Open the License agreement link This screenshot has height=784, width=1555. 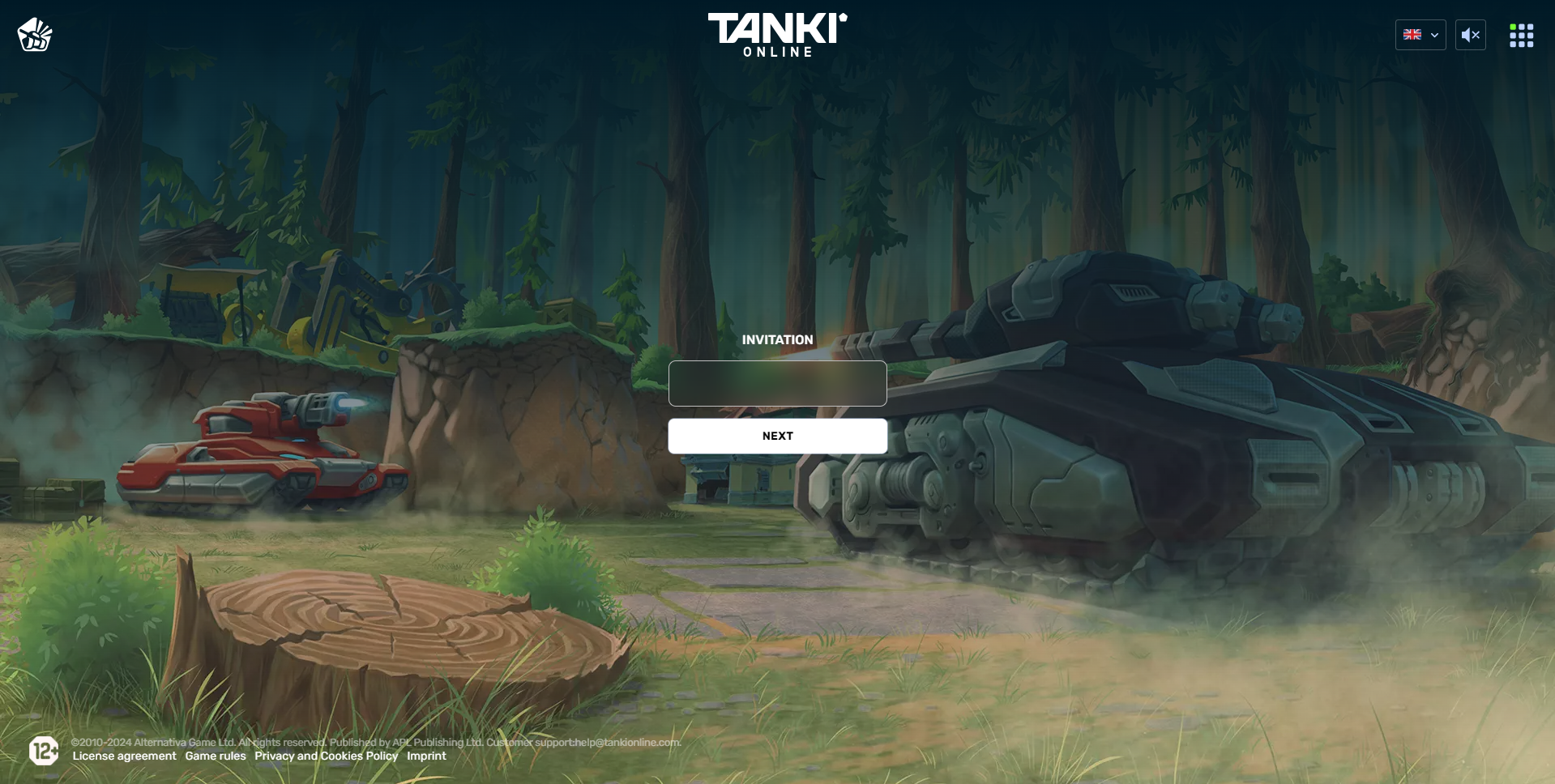(124, 756)
